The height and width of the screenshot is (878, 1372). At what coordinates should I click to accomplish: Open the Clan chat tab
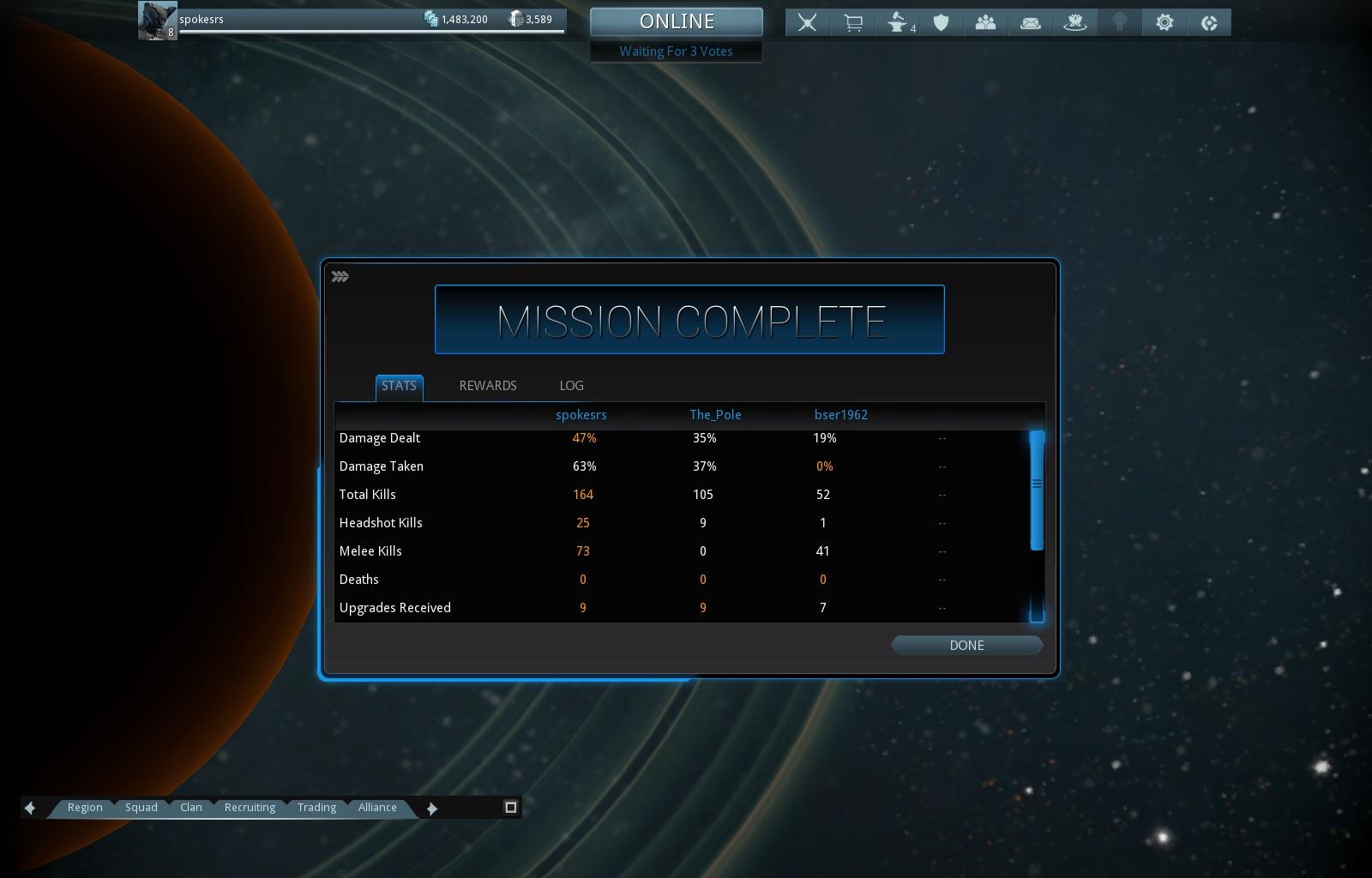coord(191,808)
